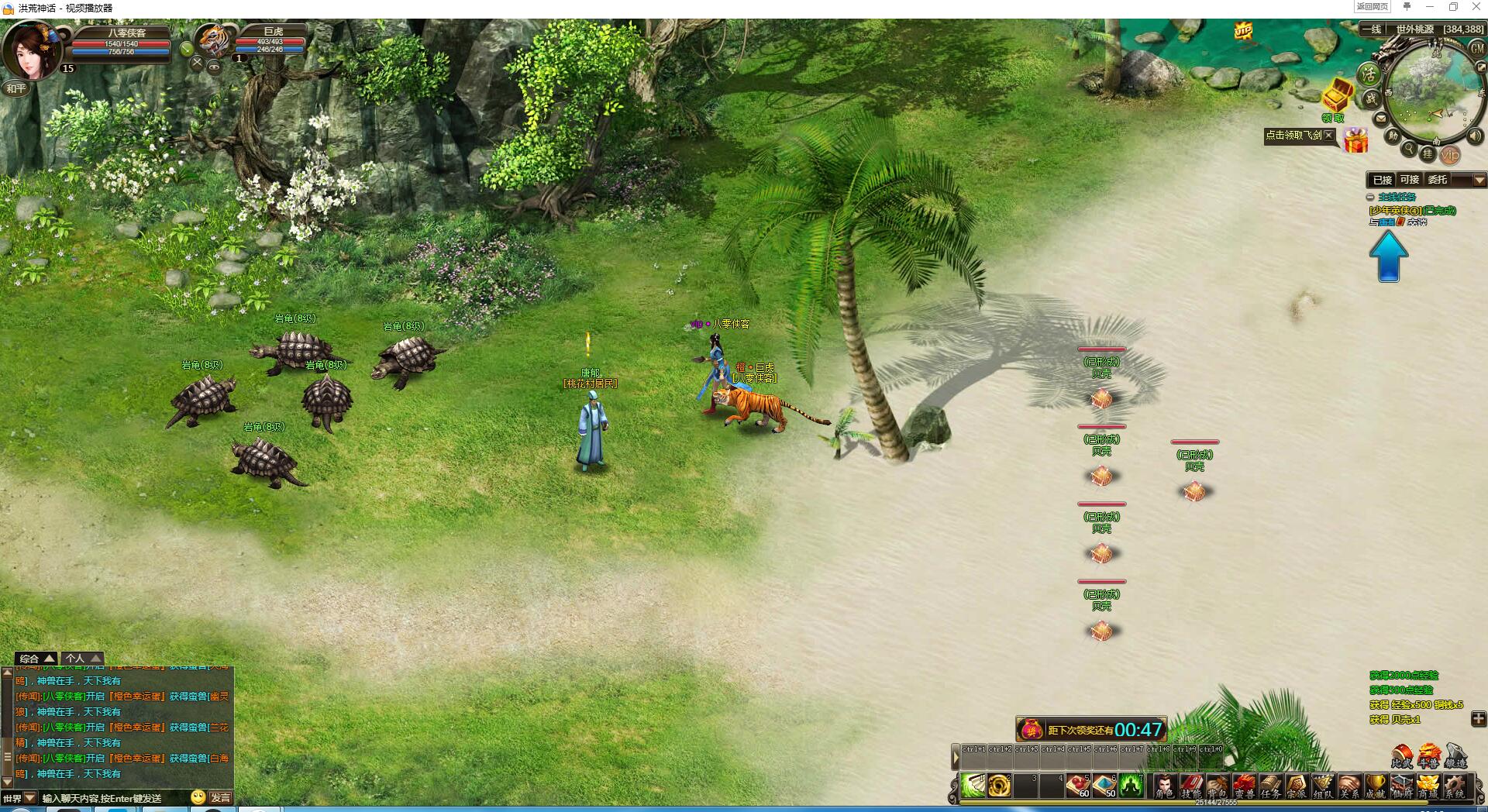Click the VIP button below the minimap

[1450, 155]
